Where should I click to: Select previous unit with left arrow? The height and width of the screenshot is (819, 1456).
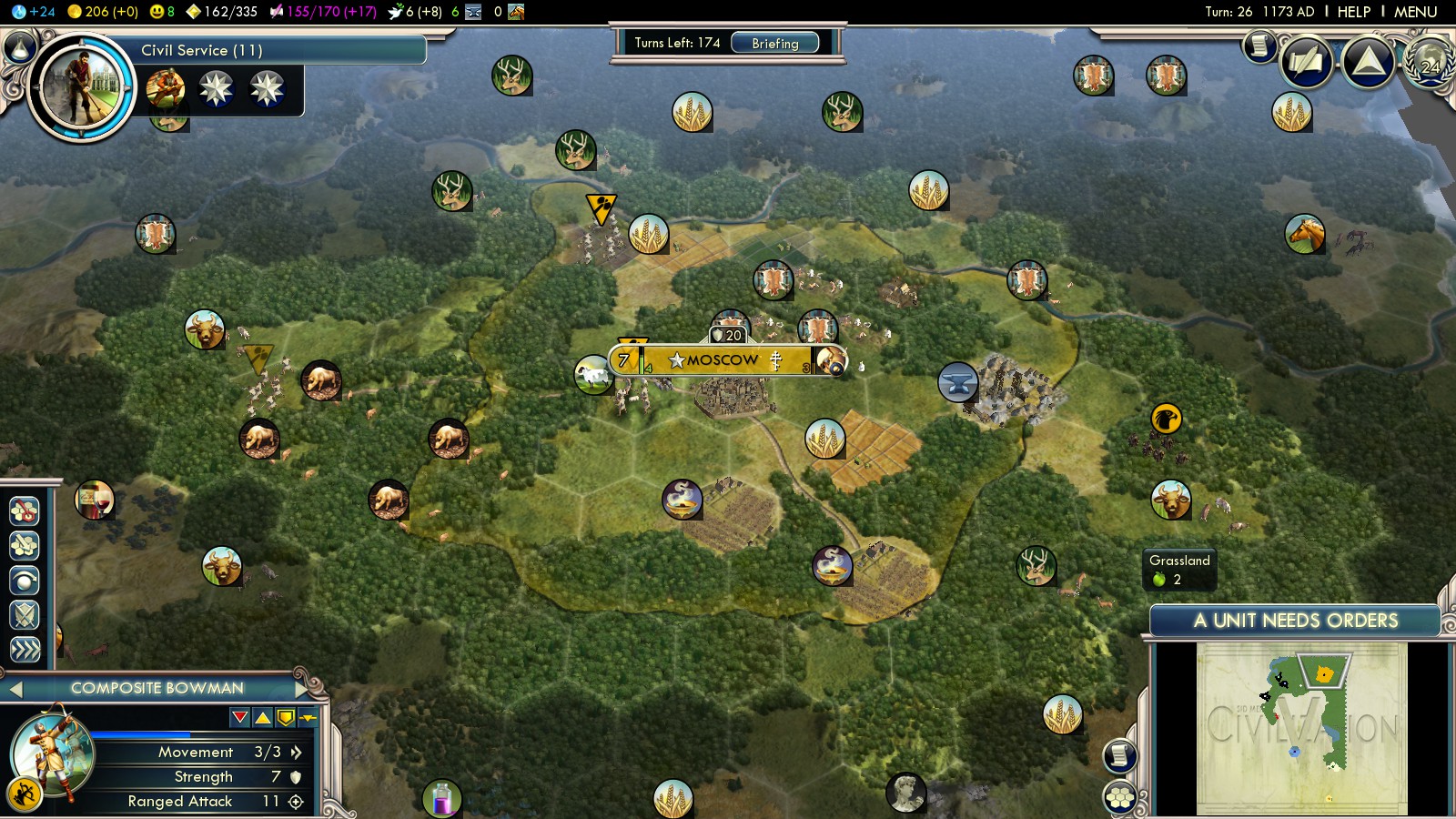[x=15, y=689]
